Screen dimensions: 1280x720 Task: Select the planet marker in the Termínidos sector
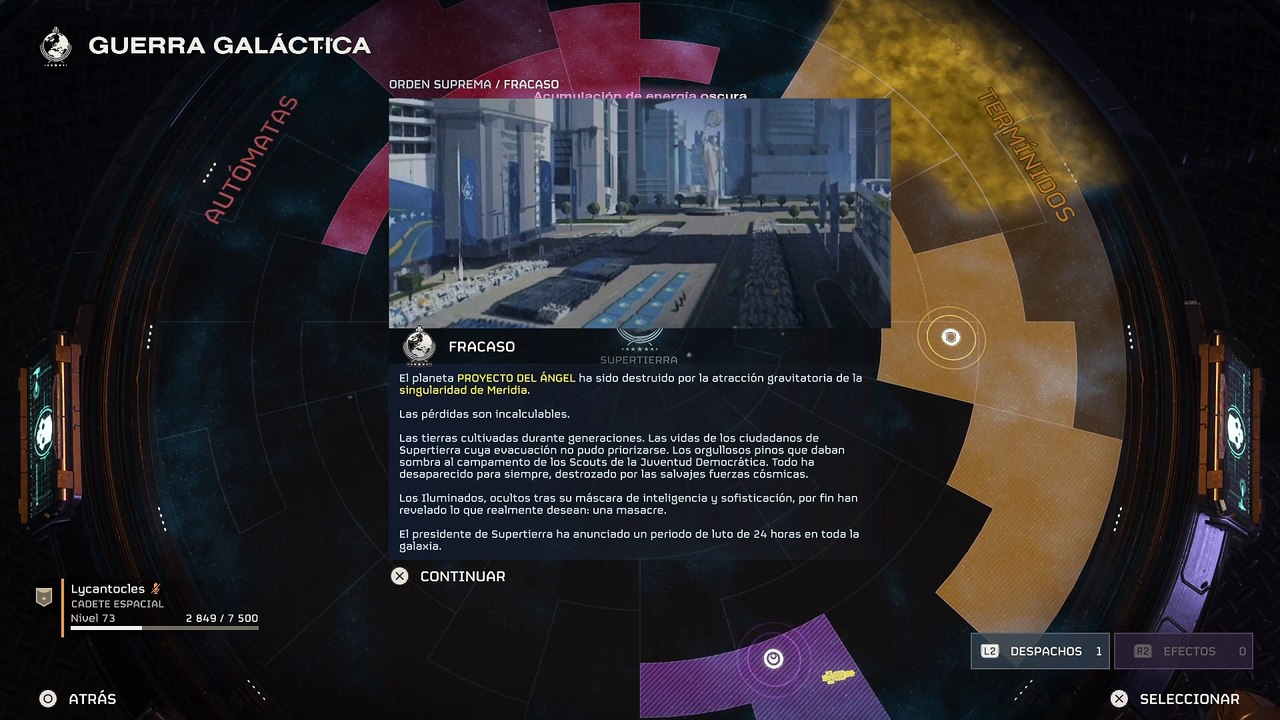(951, 338)
